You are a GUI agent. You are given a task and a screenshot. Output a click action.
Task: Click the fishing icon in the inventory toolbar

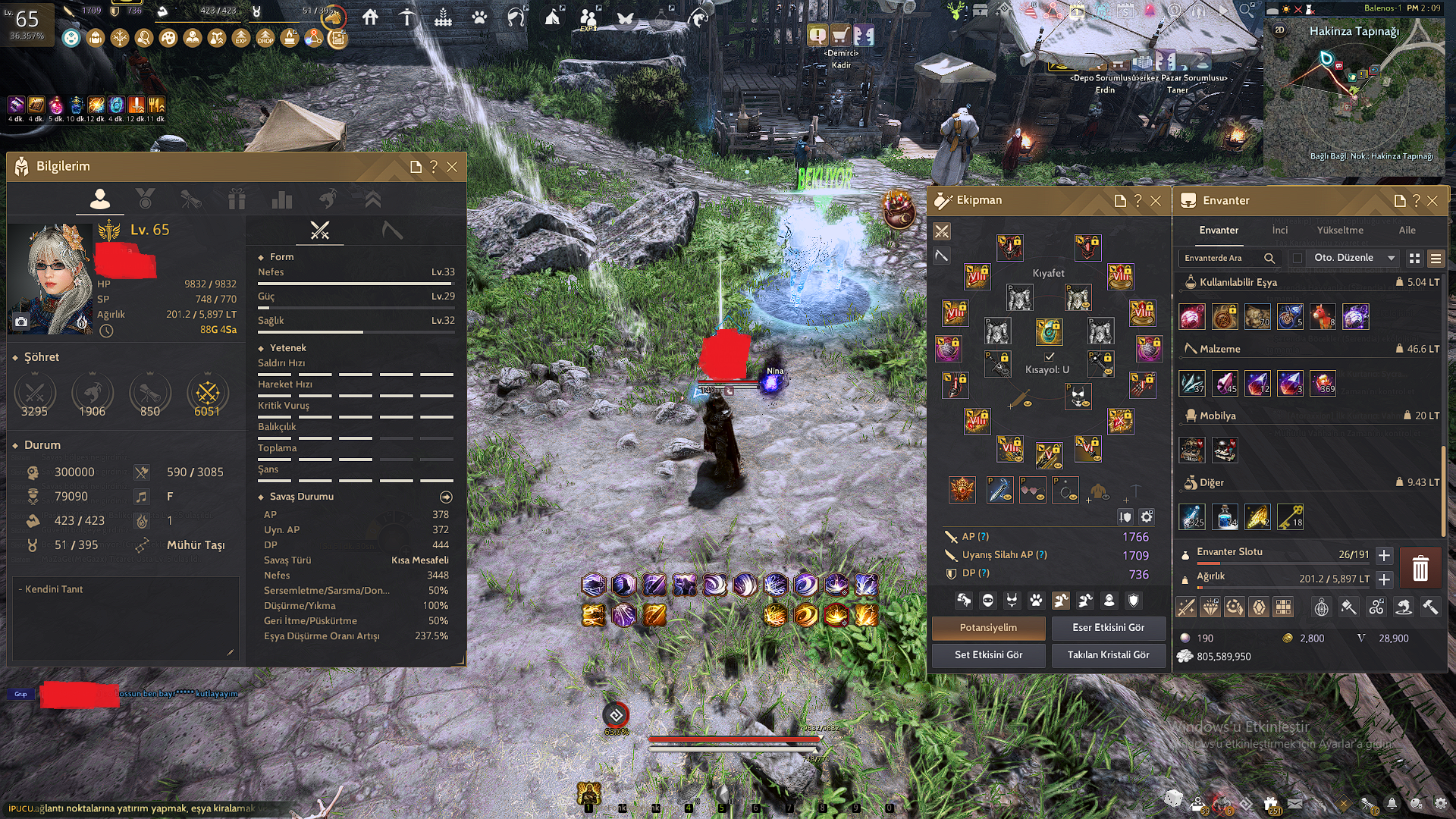1404,607
